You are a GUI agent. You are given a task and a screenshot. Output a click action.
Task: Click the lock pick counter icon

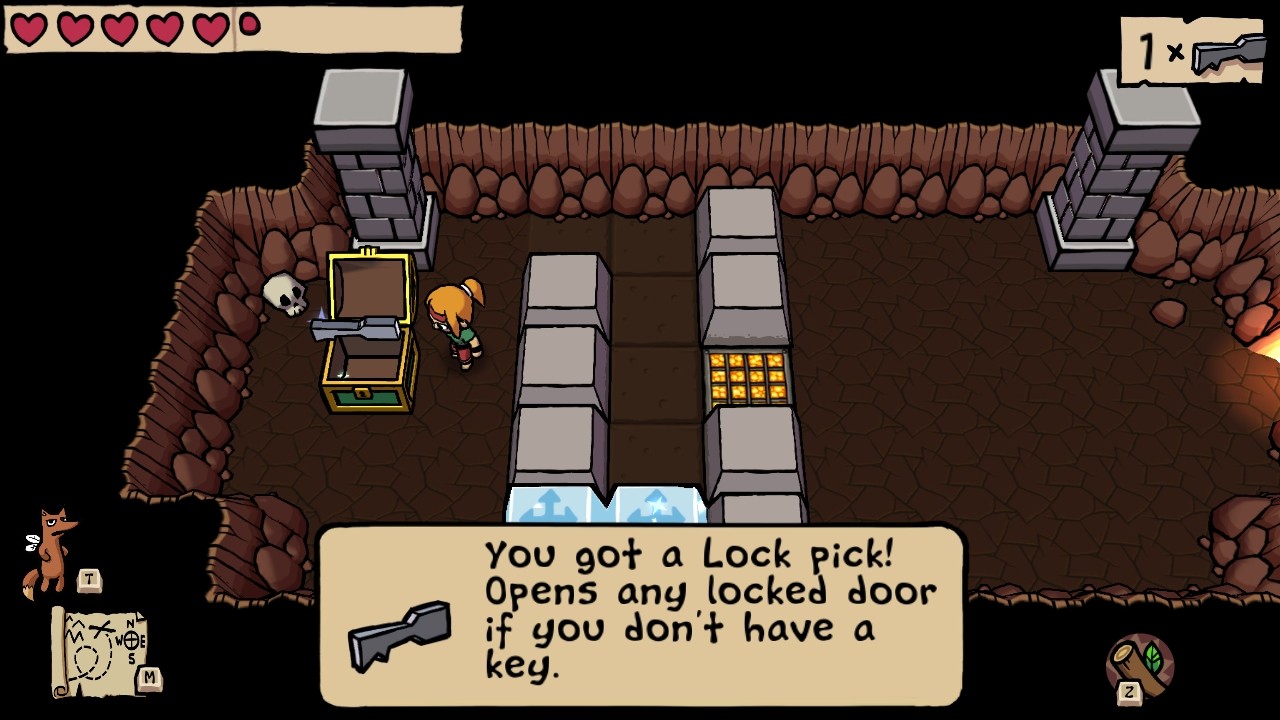pyautogui.click(x=1228, y=52)
